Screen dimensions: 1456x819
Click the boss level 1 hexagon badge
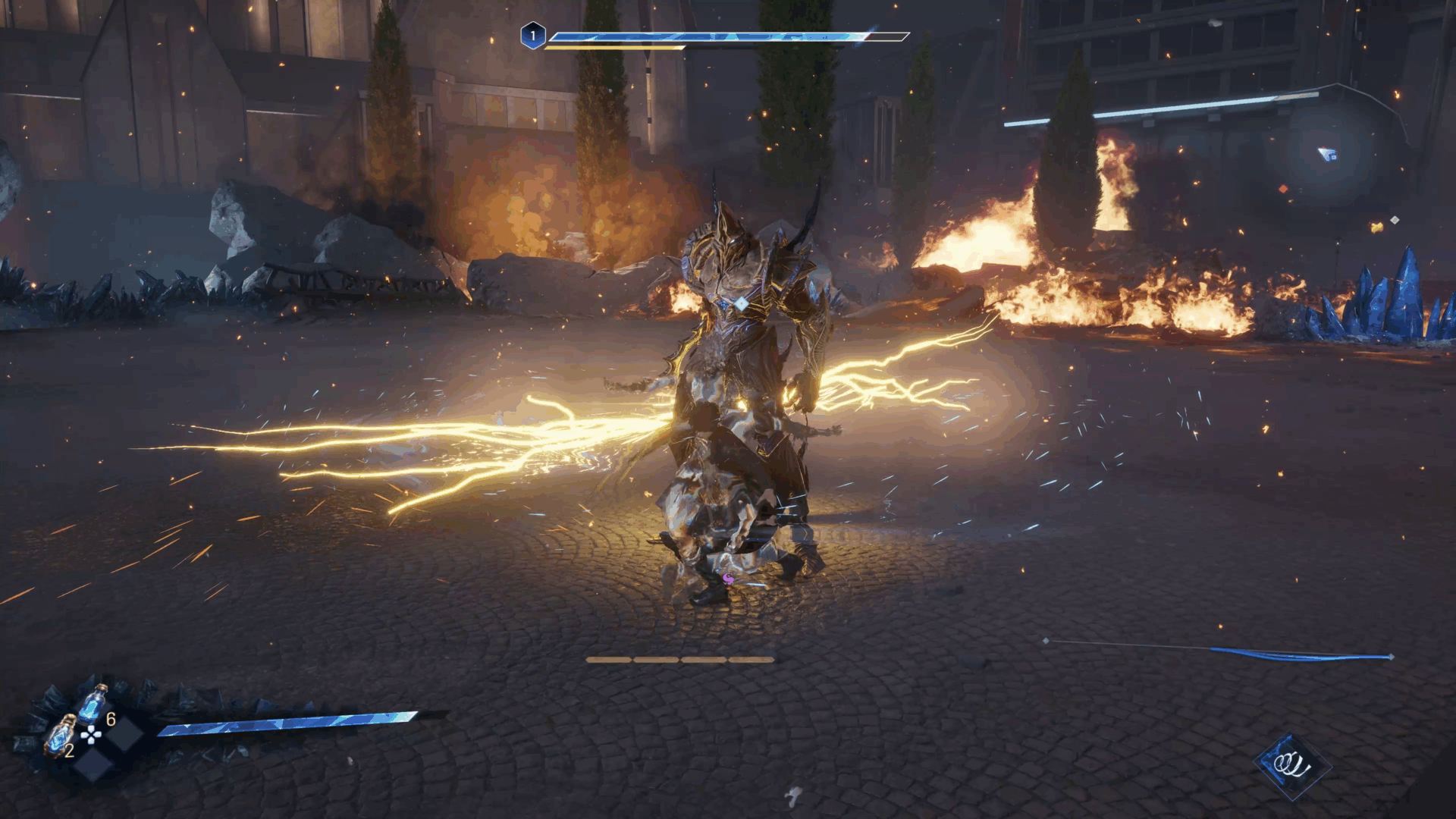(x=533, y=36)
